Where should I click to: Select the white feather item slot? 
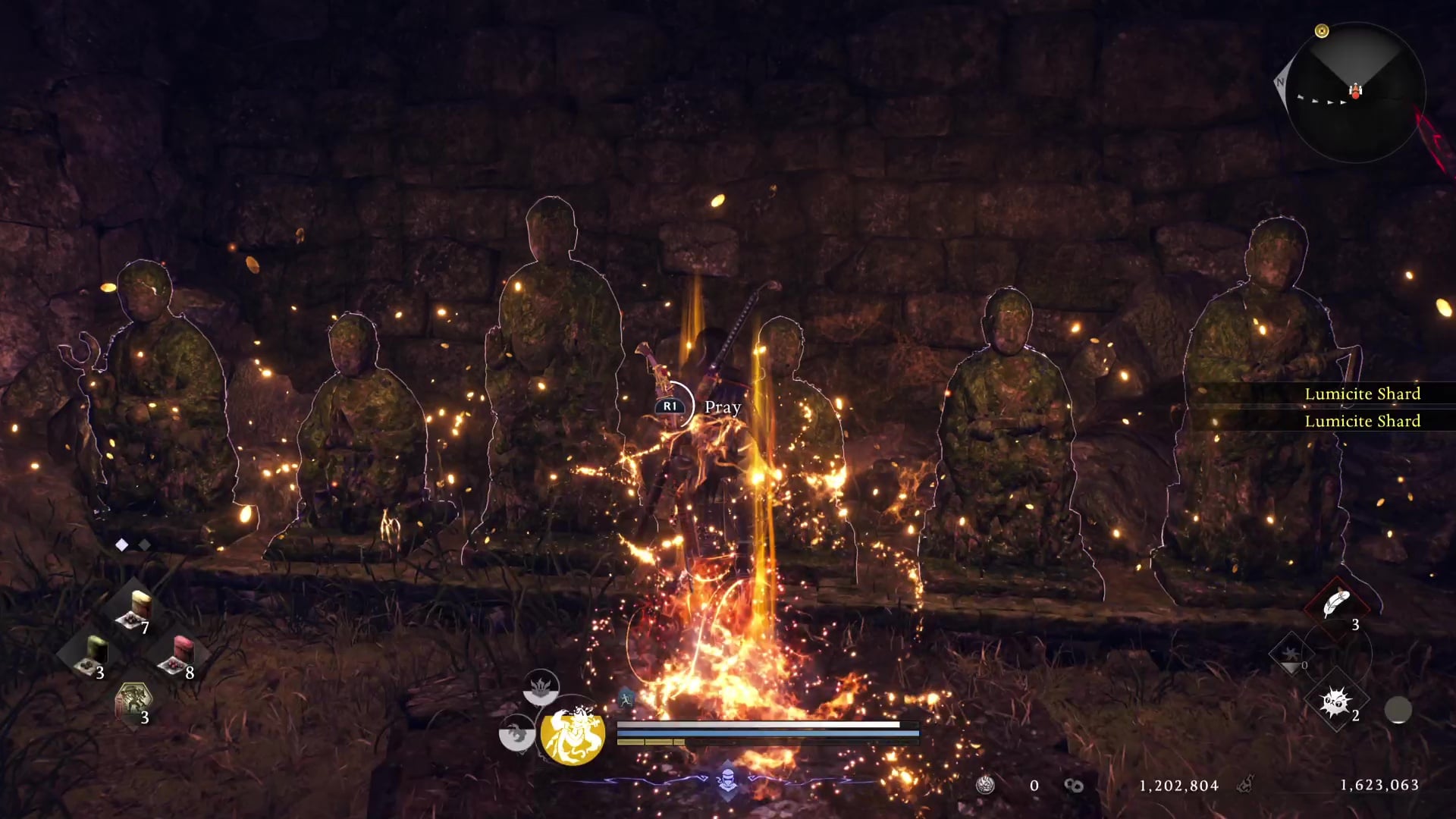[1336, 604]
